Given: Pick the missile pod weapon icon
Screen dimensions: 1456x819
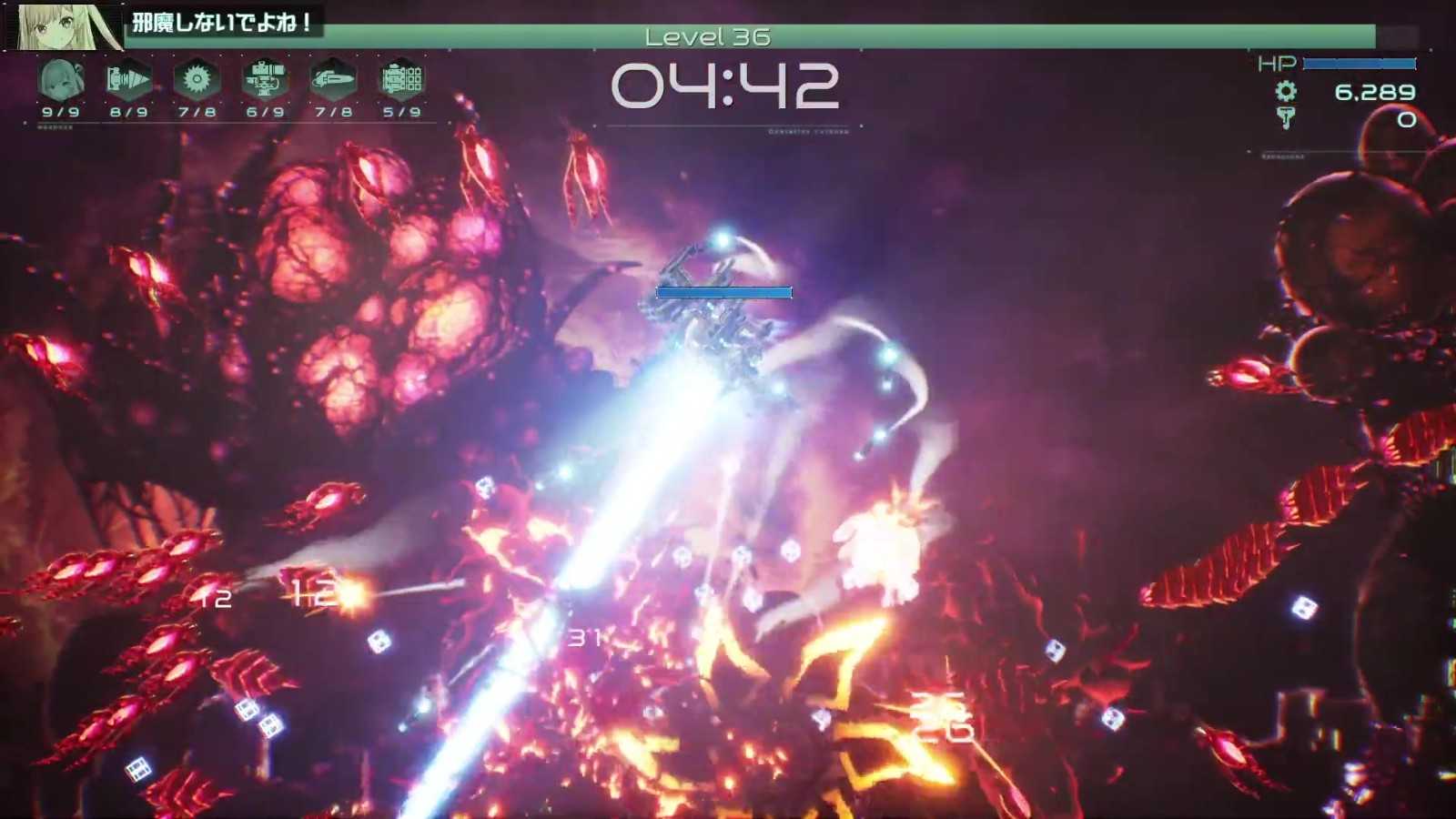Looking at the screenshot, I should point(401,80).
